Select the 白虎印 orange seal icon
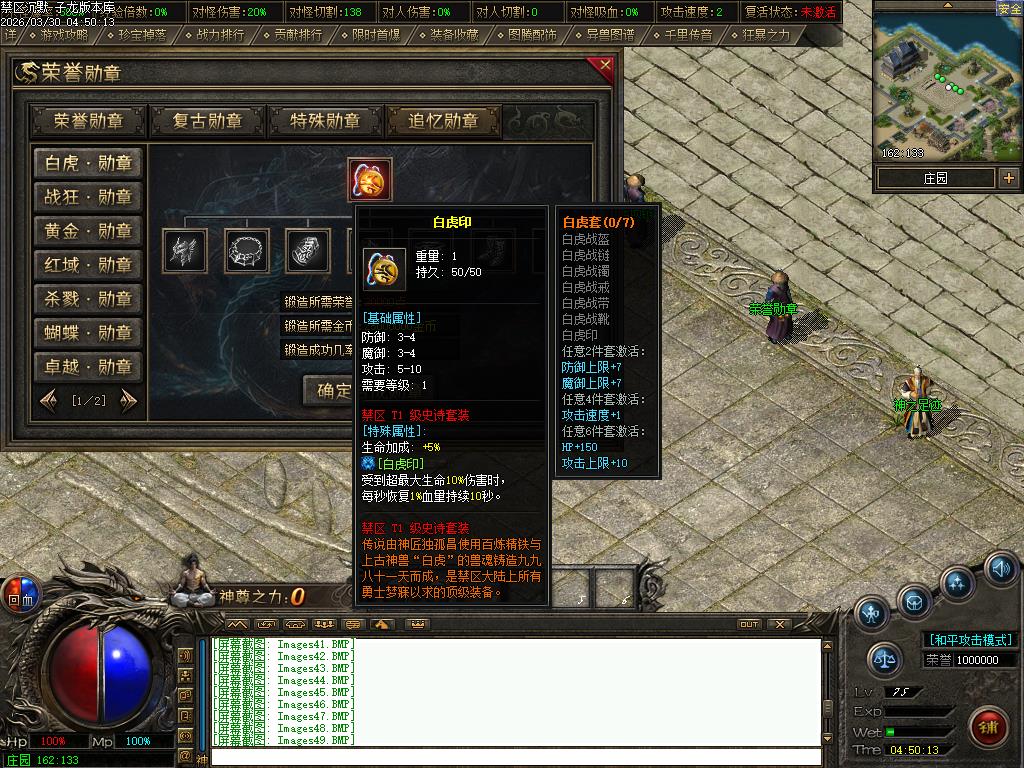The image size is (1024, 768). [x=370, y=180]
